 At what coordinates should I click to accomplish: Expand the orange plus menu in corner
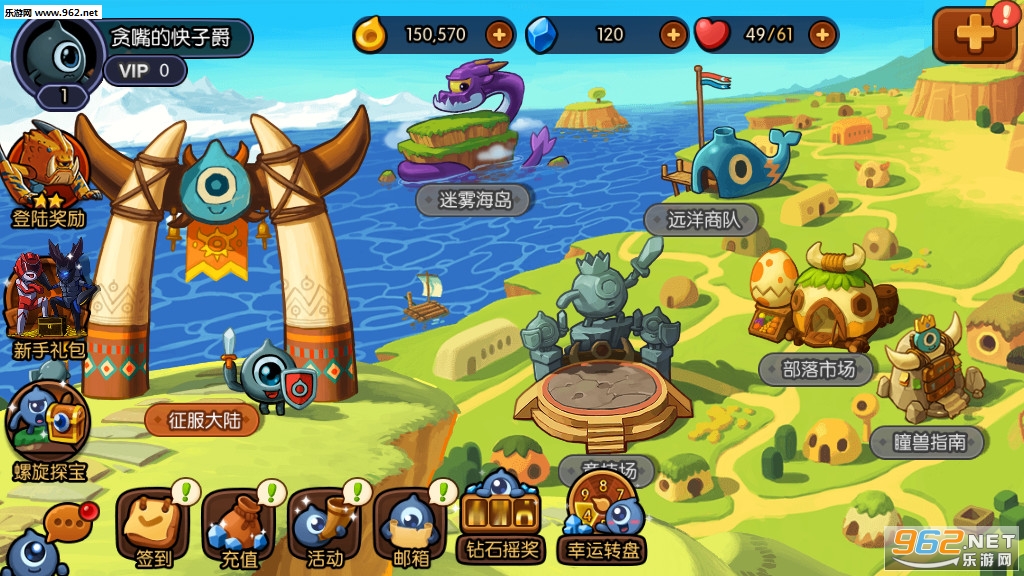(x=974, y=34)
